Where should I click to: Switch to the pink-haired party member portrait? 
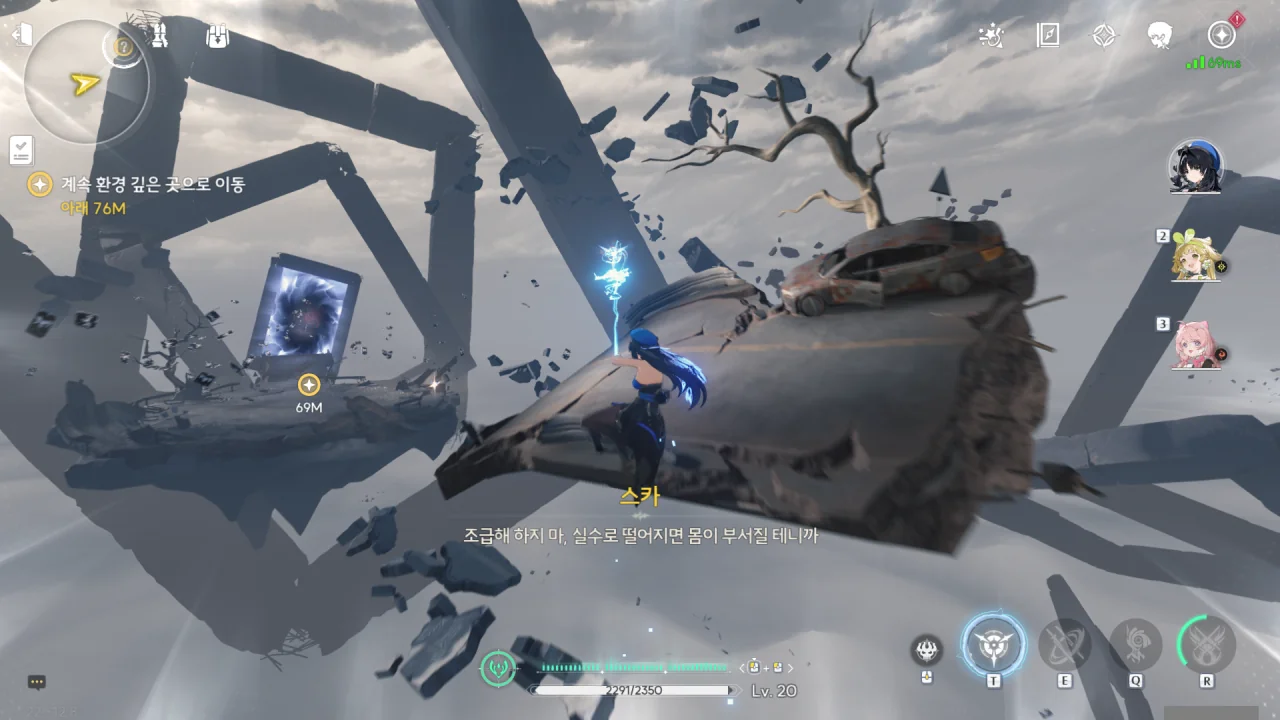pos(1196,346)
